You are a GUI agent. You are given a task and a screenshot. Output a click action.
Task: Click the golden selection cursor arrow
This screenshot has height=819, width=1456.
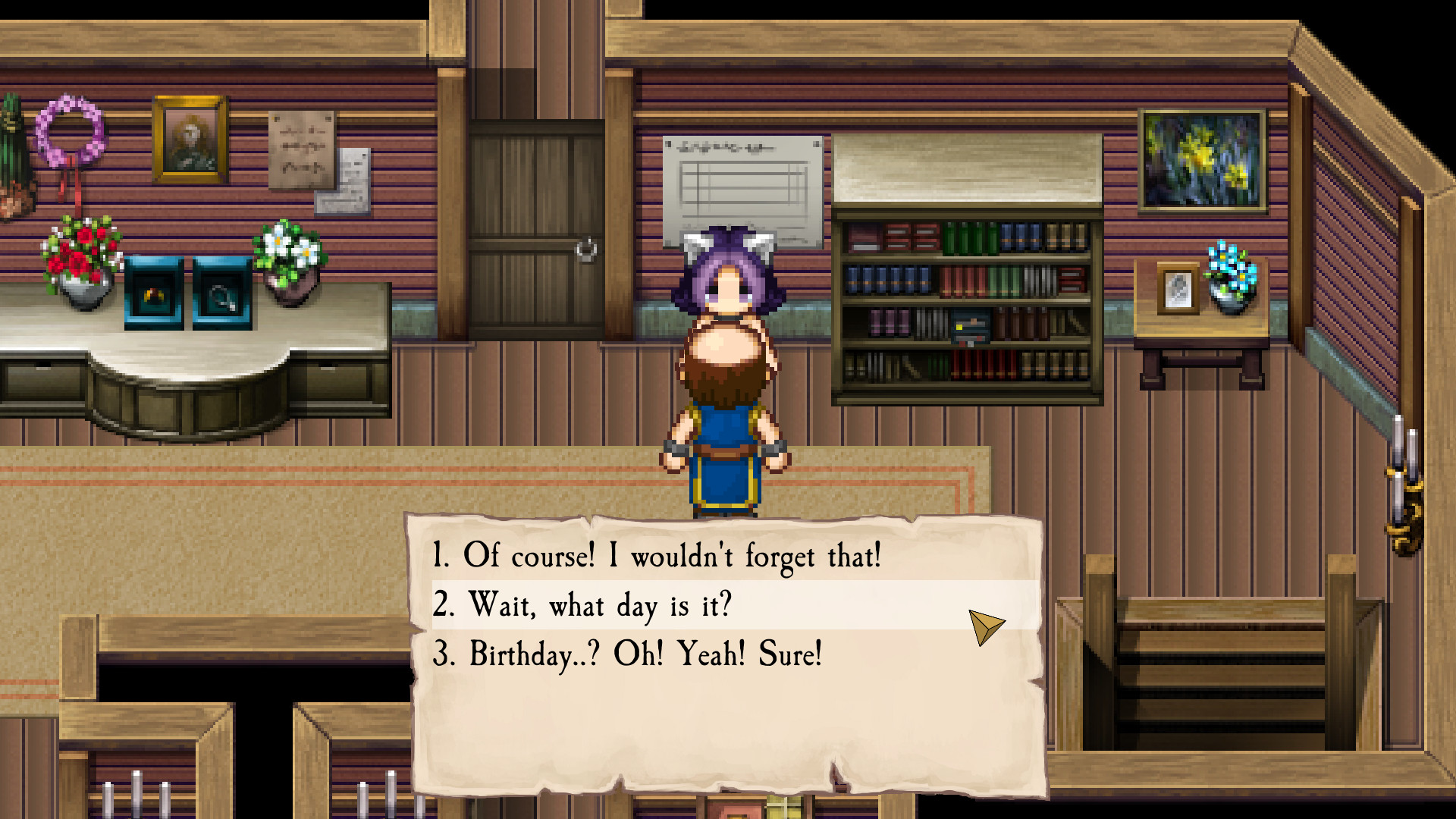(988, 625)
